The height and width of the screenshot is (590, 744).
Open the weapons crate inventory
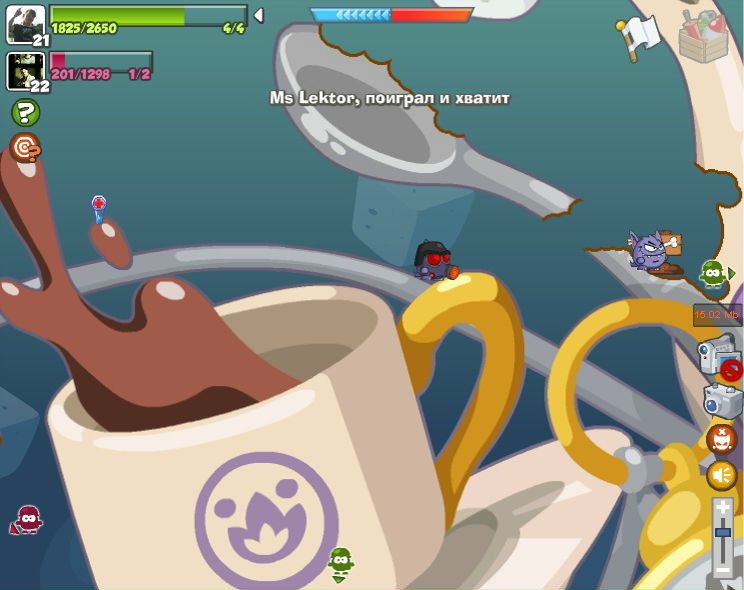point(705,34)
